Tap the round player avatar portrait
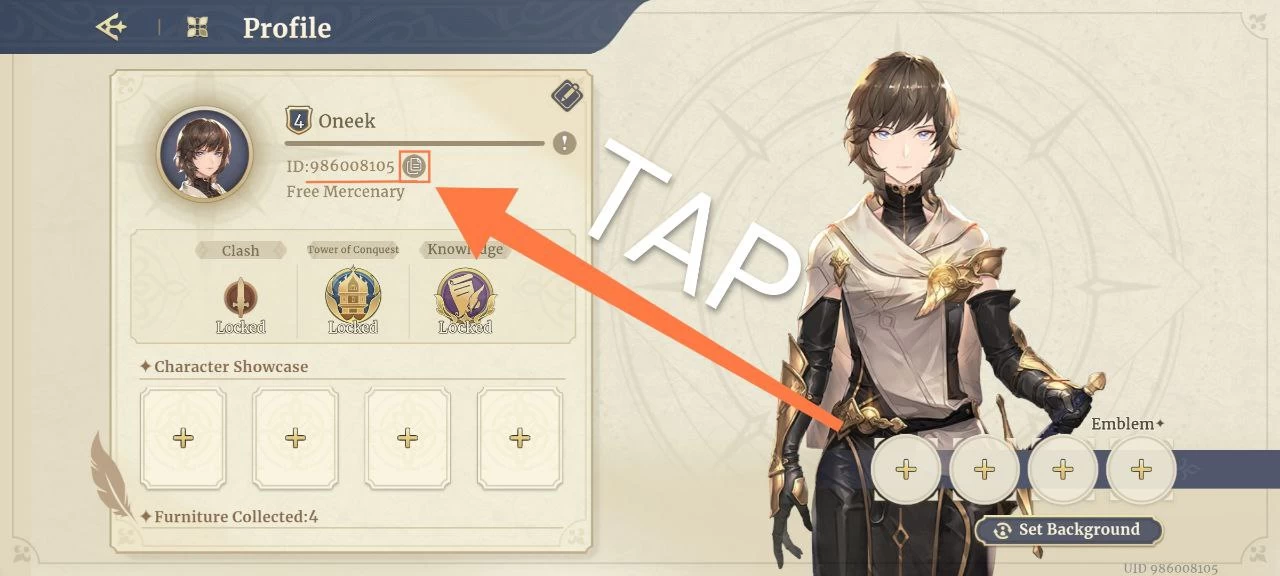Viewport: 1280px width, 576px height. pyautogui.click(x=204, y=154)
